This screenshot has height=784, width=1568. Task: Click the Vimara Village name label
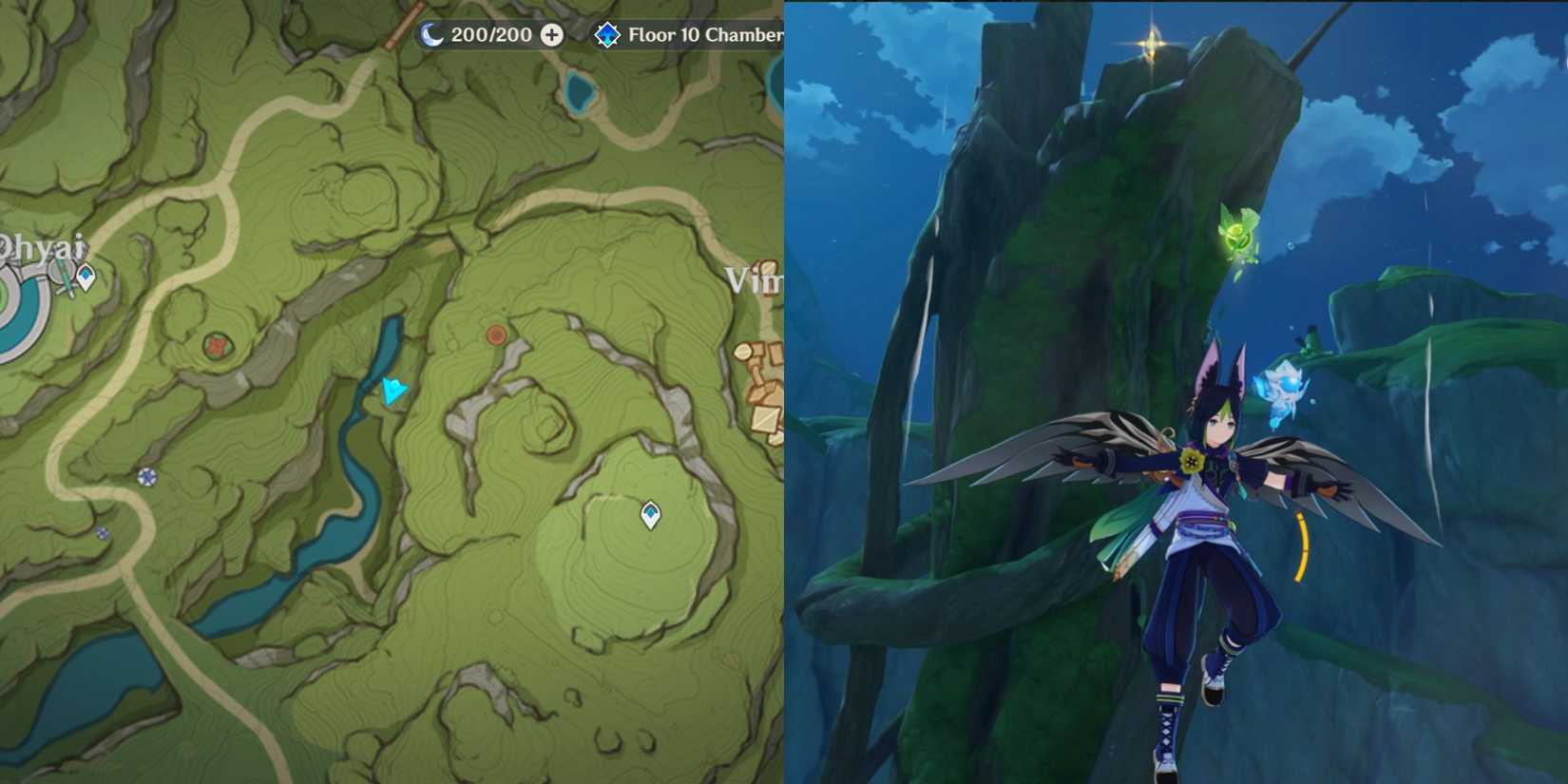pos(755,280)
